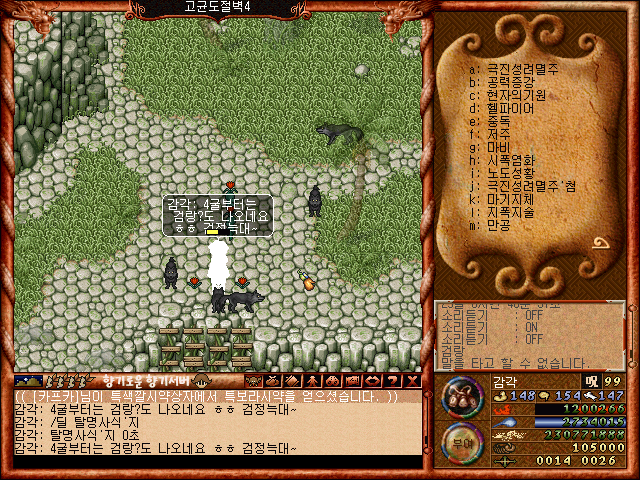
Task: Select the 공력증강 spell entry
Action: (516, 82)
